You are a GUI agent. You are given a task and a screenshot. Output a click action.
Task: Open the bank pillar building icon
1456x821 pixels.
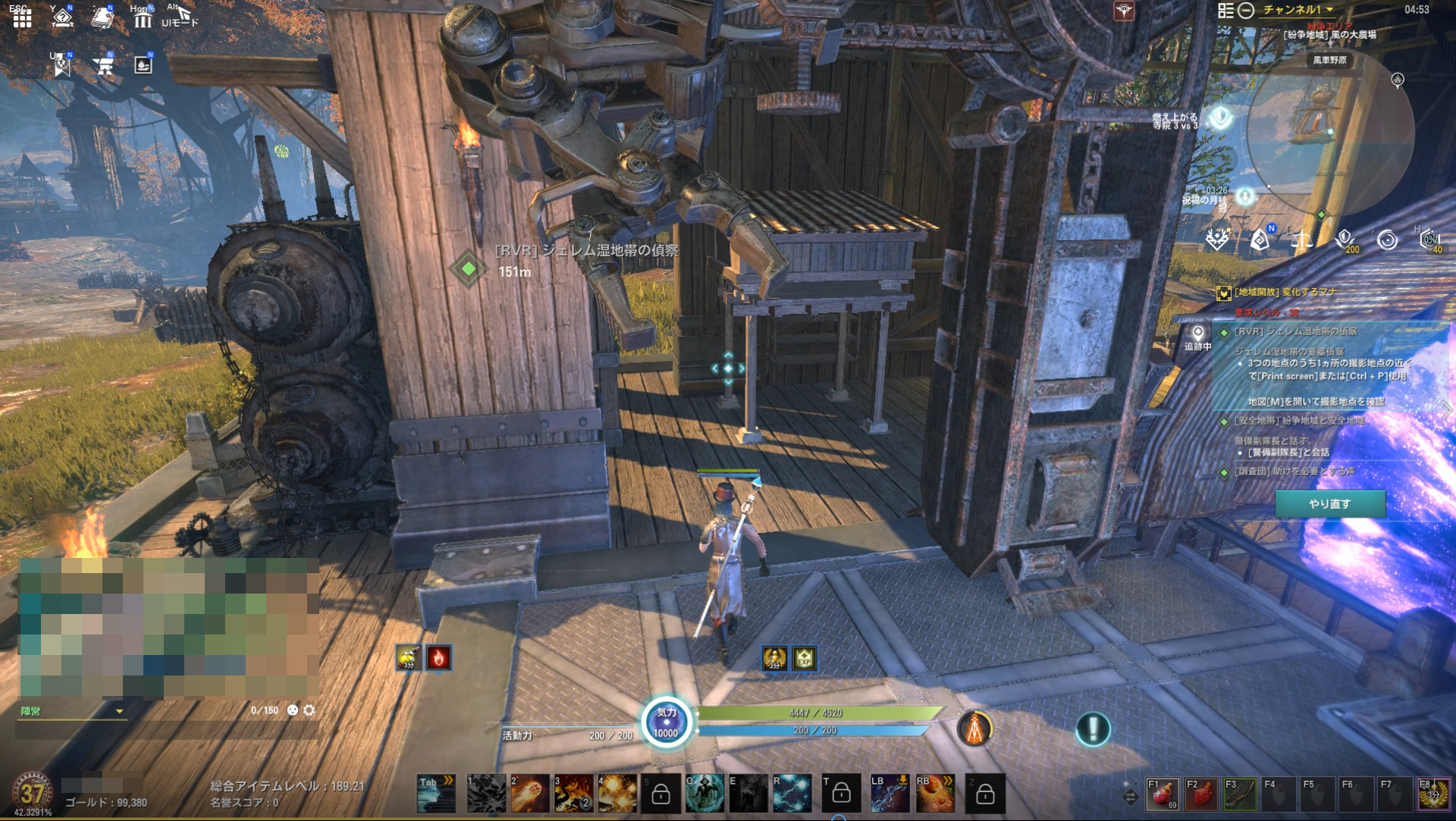click(143, 19)
